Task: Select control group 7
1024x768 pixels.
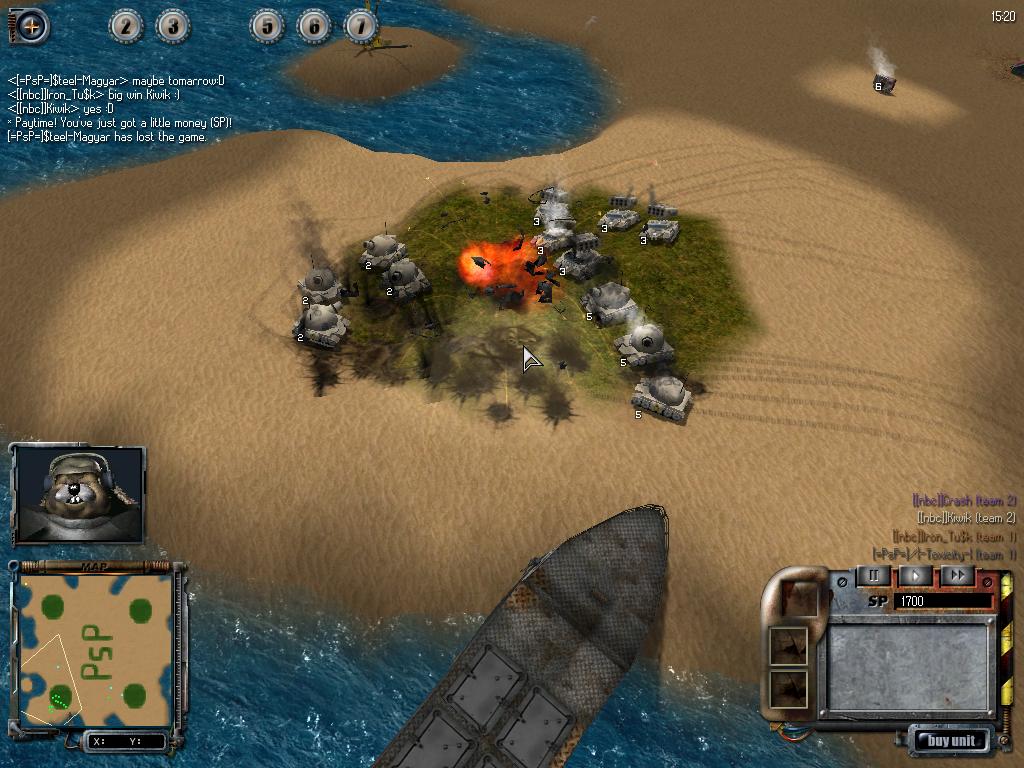Action: [361, 26]
